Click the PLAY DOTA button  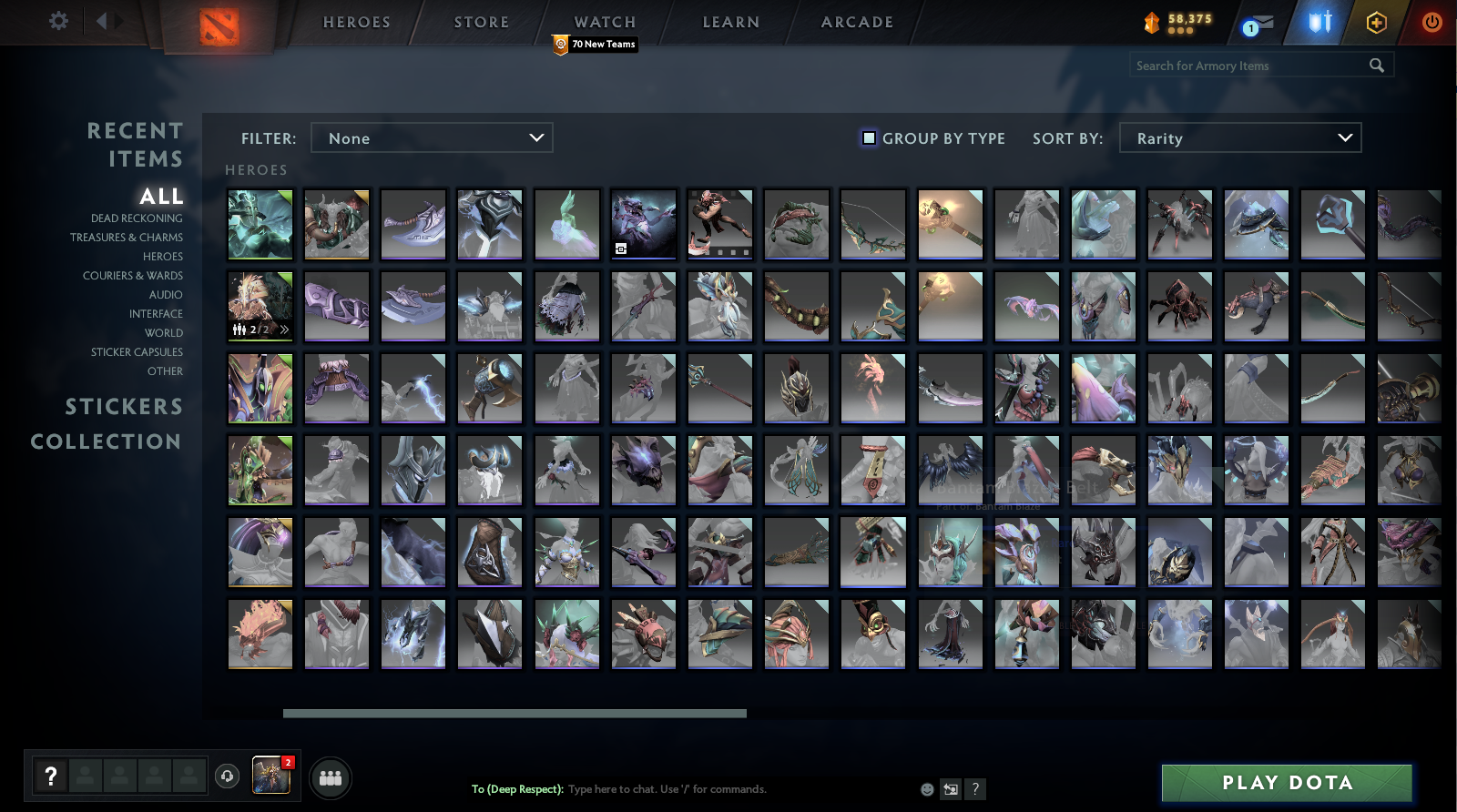click(x=1286, y=781)
